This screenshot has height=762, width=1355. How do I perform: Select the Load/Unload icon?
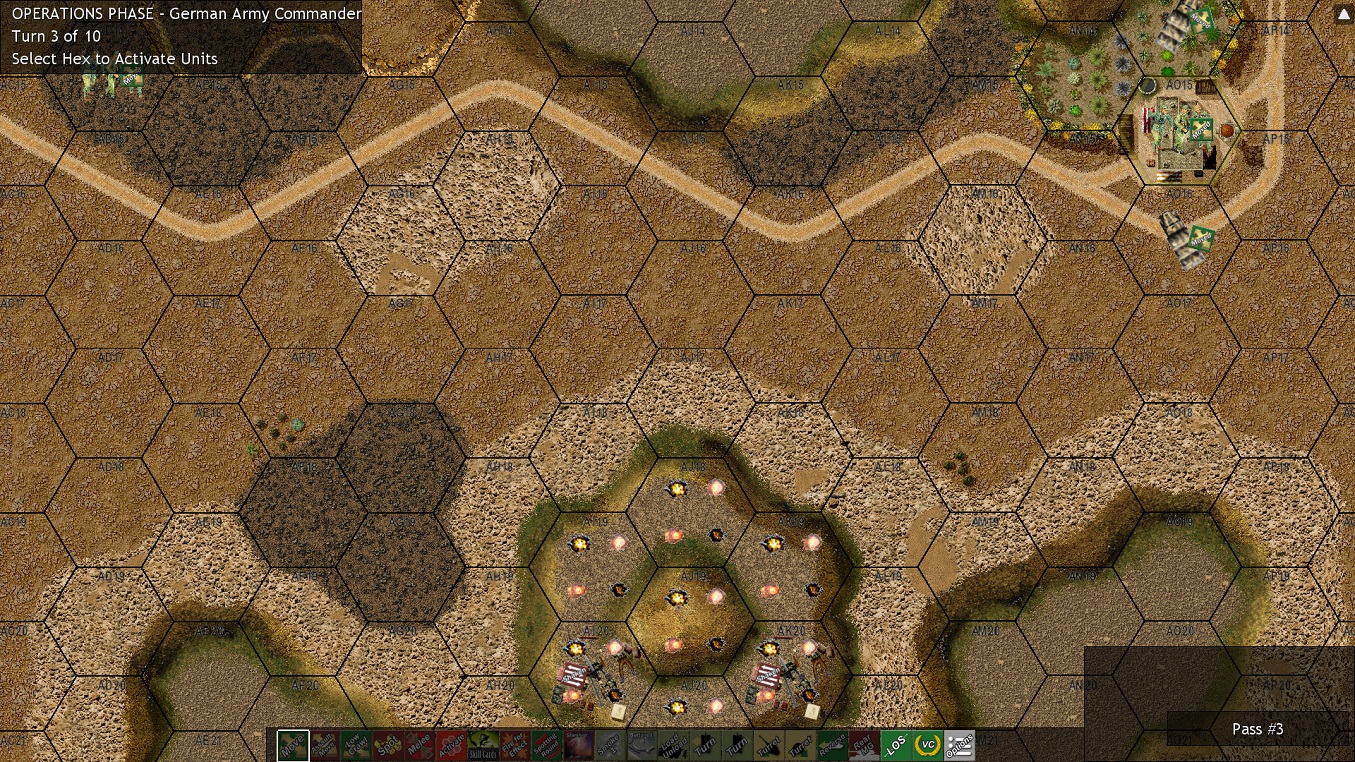point(673,744)
